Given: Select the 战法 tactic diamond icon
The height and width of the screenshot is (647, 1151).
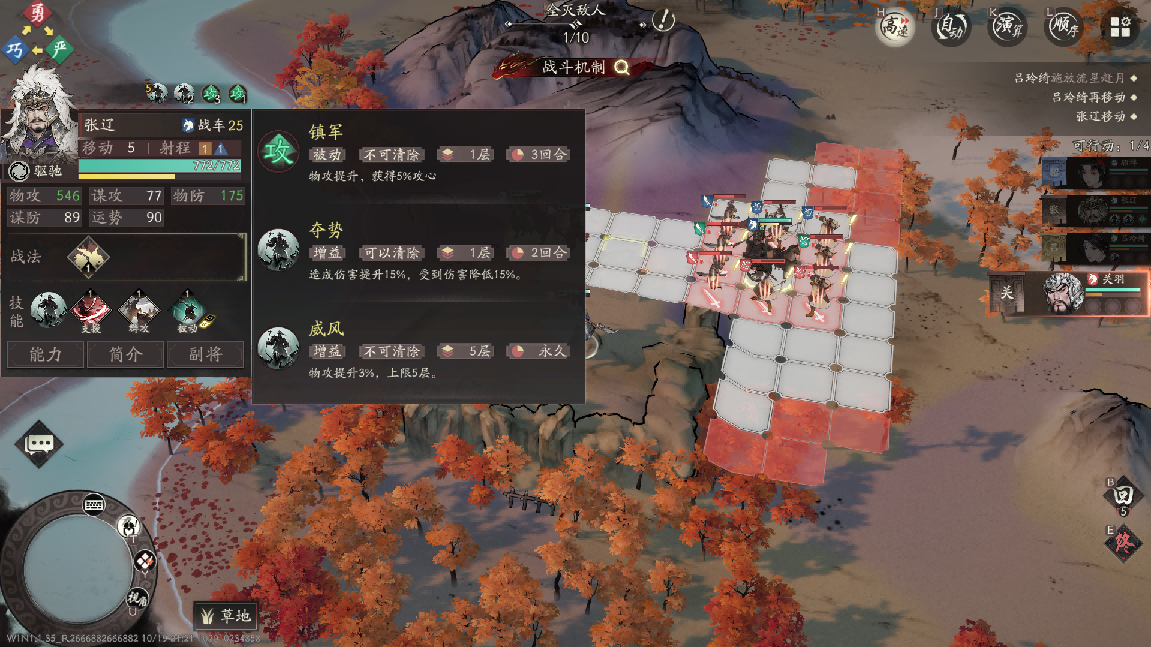Looking at the screenshot, I should [x=88, y=257].
